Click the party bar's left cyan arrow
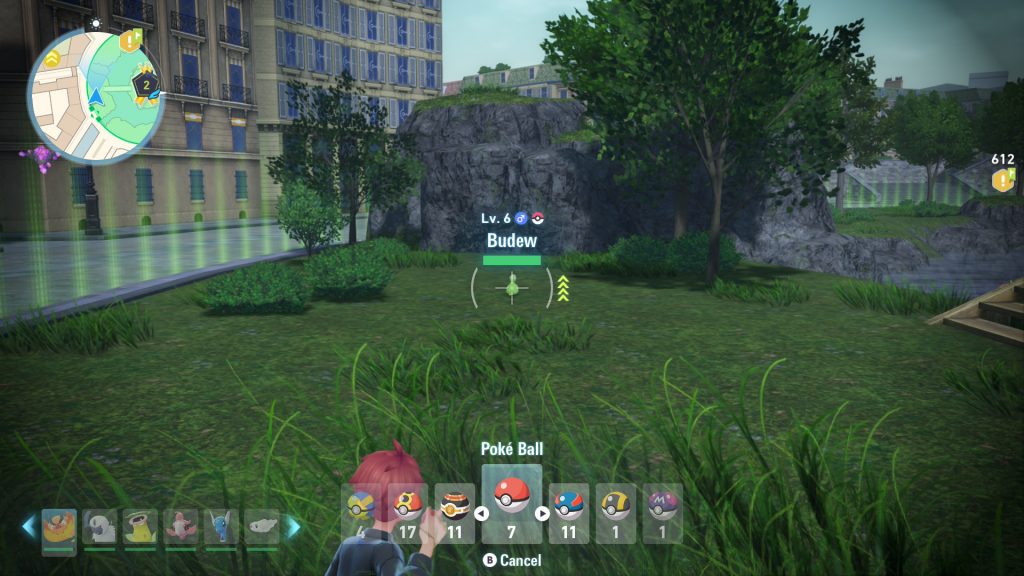This screenshot has height=576, width=1024. (x=29, y=527)
